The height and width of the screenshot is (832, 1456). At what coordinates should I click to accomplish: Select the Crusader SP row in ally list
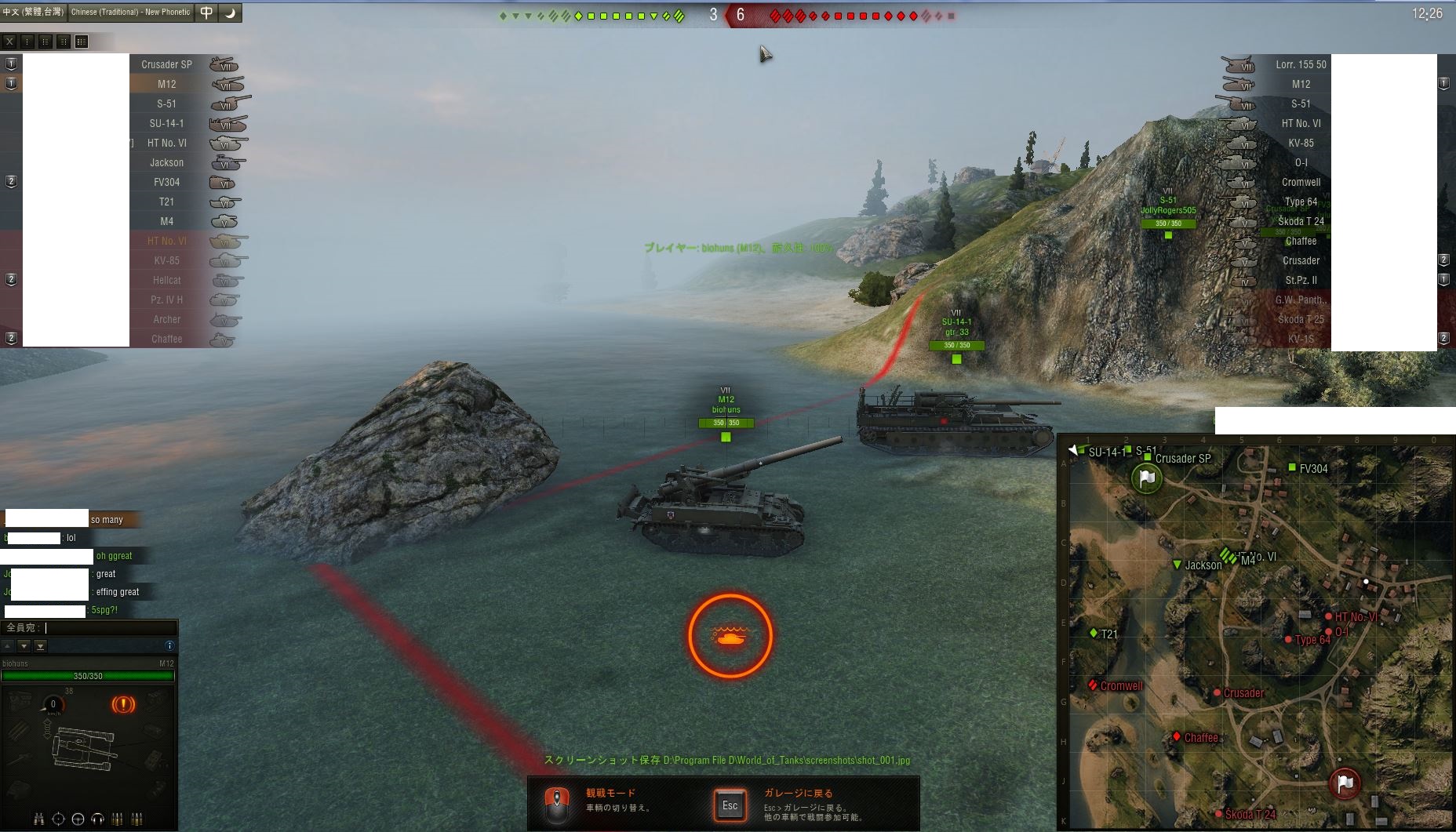coord(166,64)
